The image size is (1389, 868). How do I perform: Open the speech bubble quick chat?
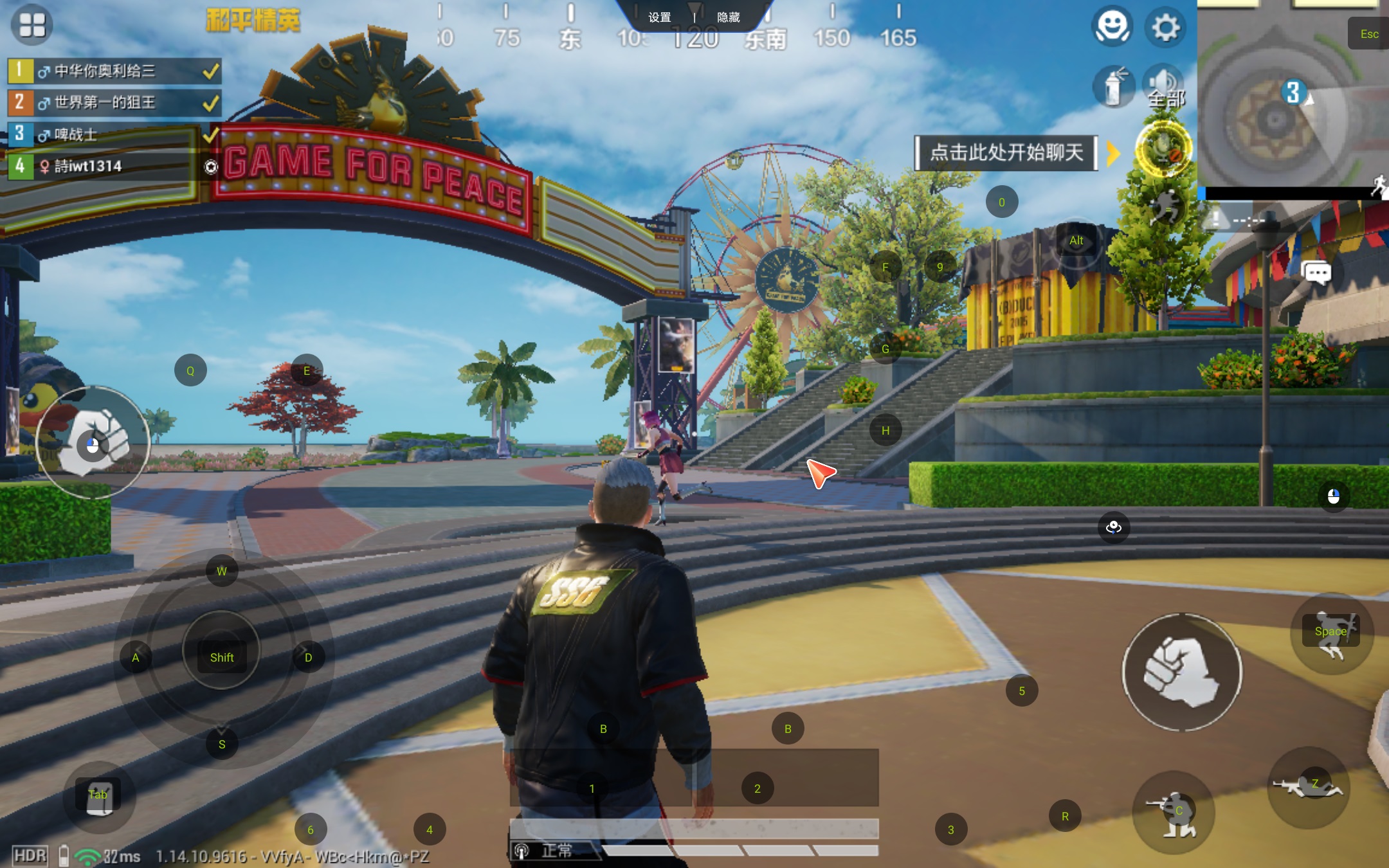click(1316, 273)
